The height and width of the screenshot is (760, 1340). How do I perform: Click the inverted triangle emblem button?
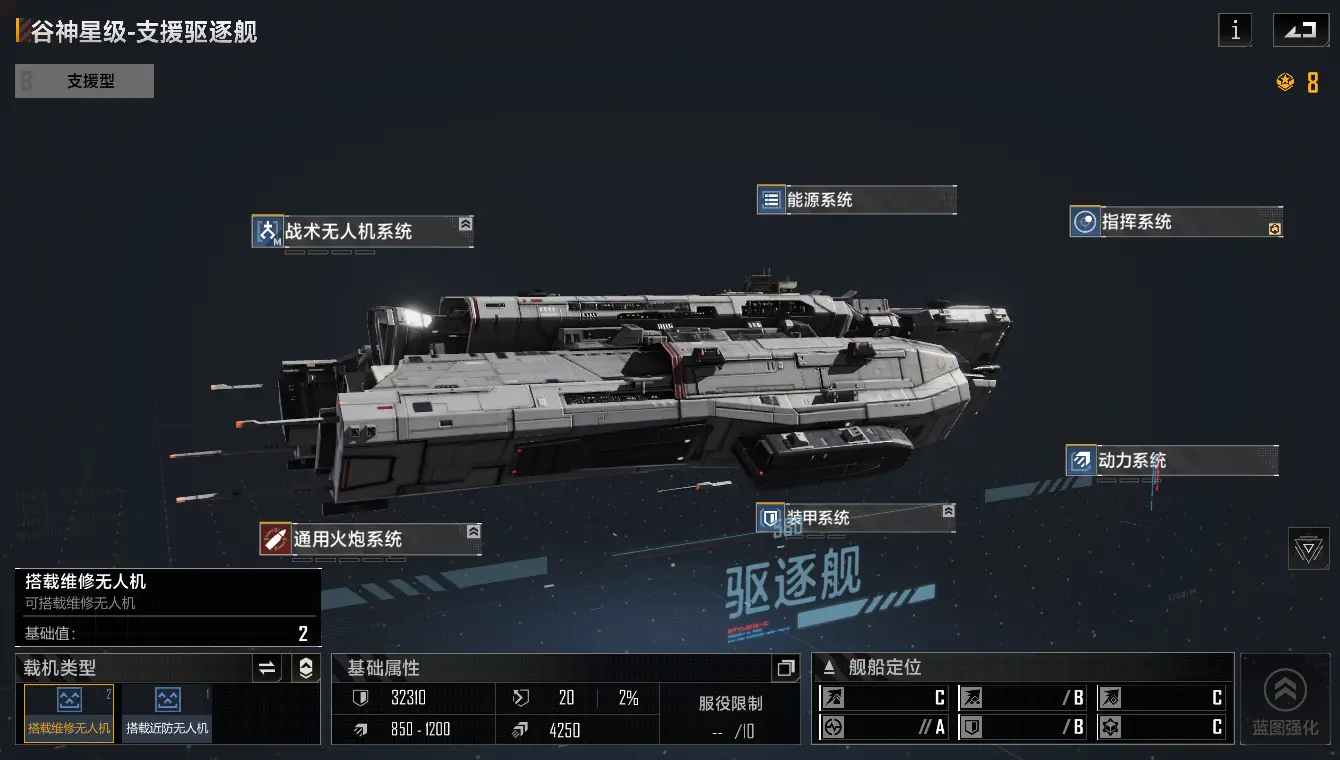(1308, 548)
